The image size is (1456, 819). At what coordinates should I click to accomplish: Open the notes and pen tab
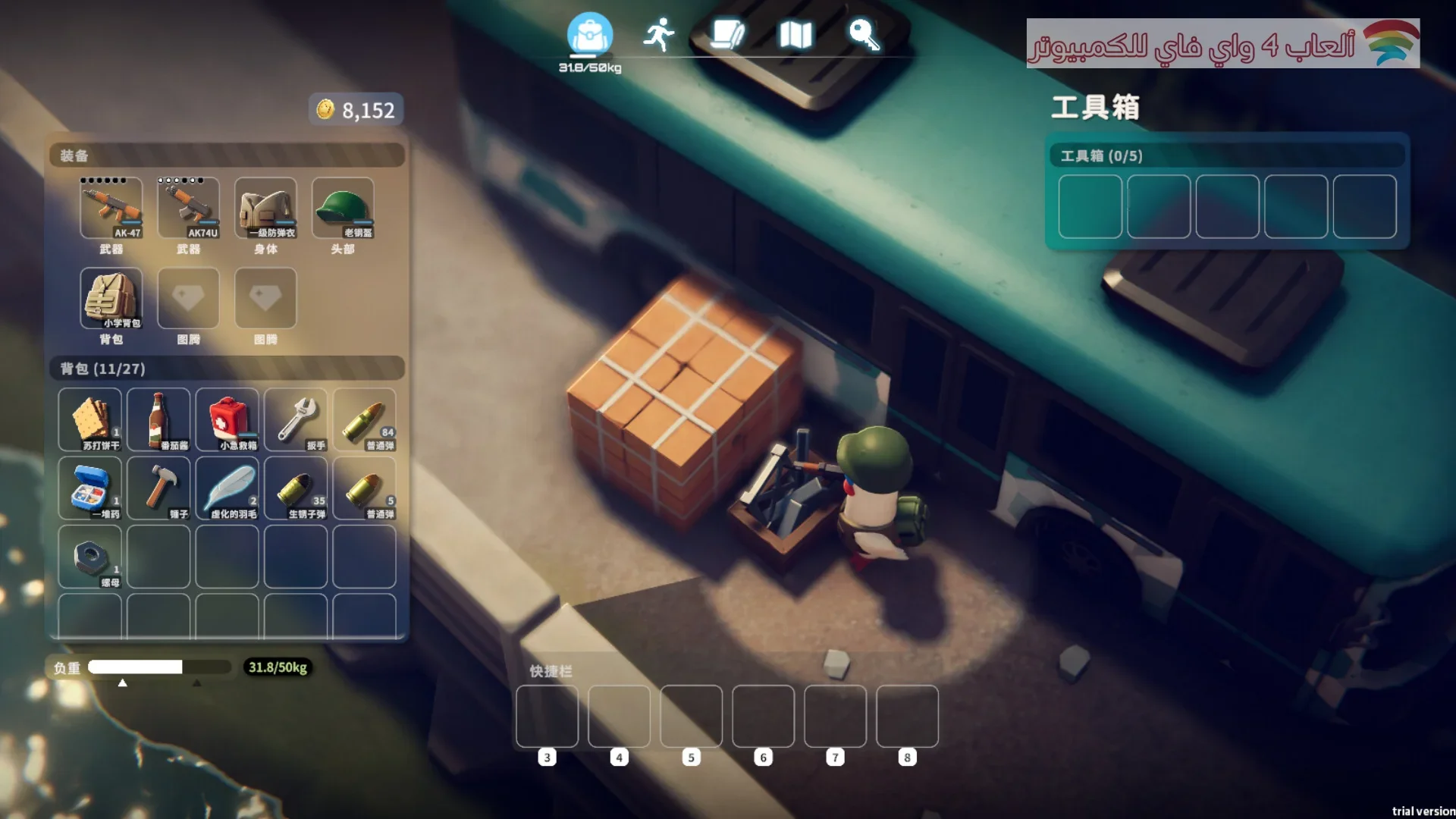coord(727,35)
